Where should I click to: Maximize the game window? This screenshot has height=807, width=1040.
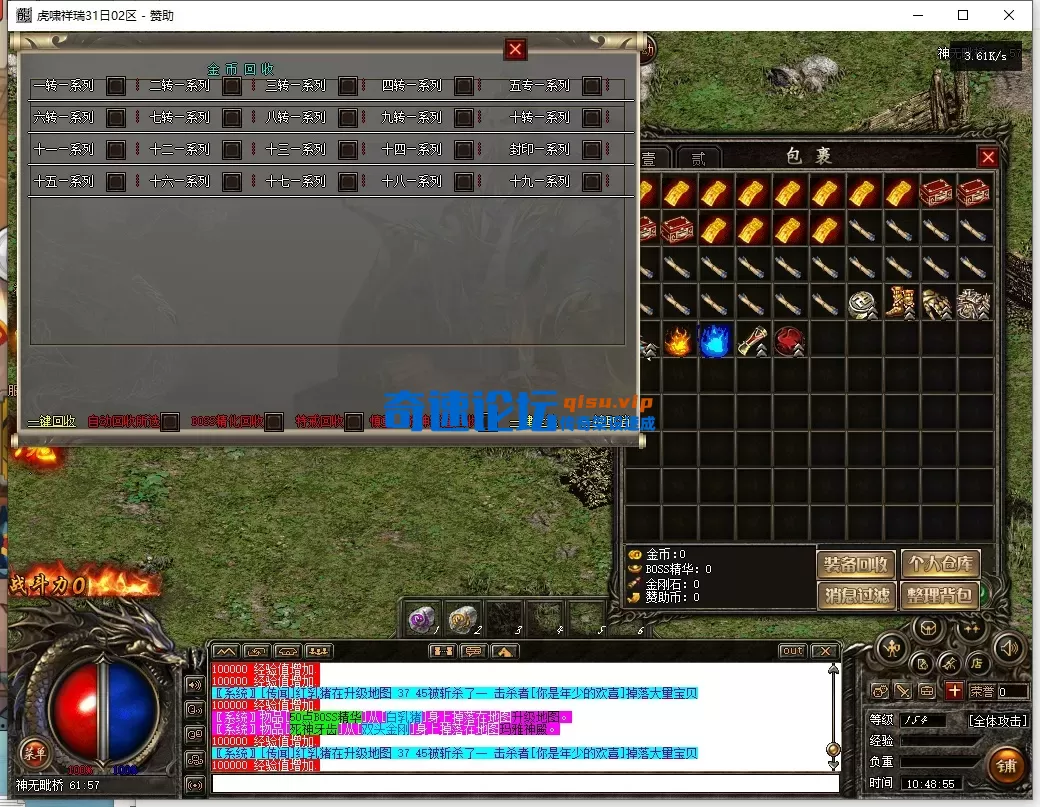[x=963, y=15]
